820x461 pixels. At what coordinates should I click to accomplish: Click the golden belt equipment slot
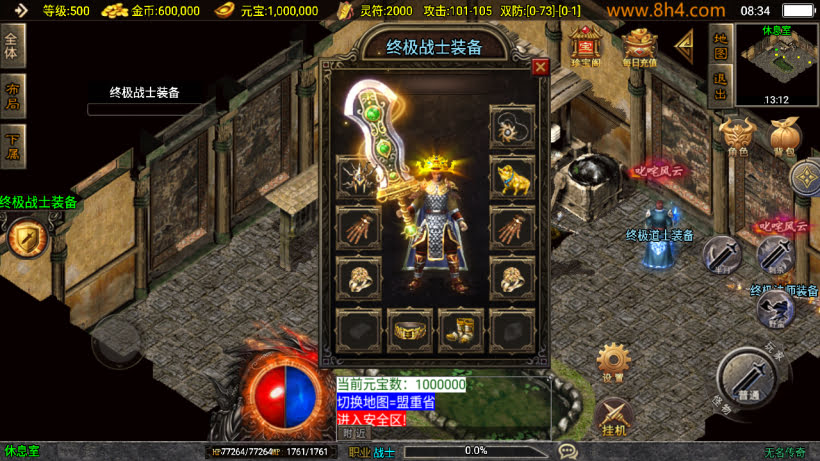pos(410,331)
